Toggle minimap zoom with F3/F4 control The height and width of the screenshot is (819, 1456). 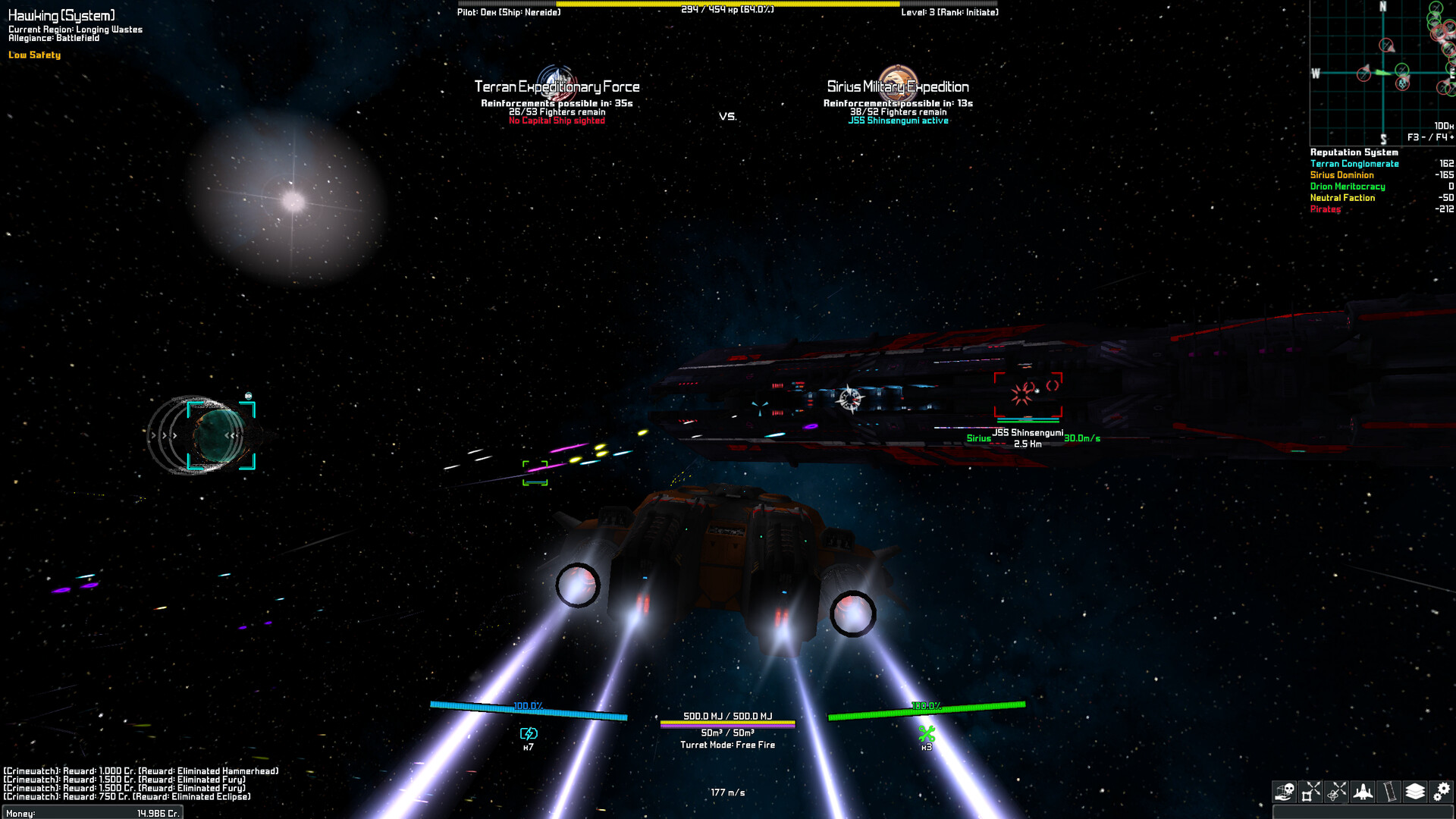1426,136
